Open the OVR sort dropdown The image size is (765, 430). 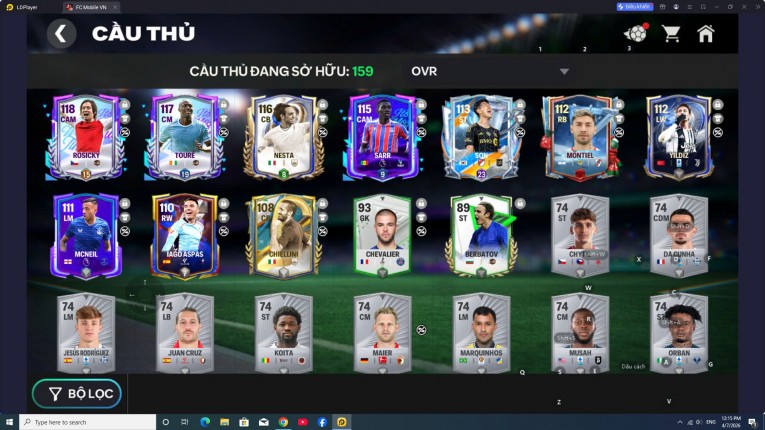point(490,71)
